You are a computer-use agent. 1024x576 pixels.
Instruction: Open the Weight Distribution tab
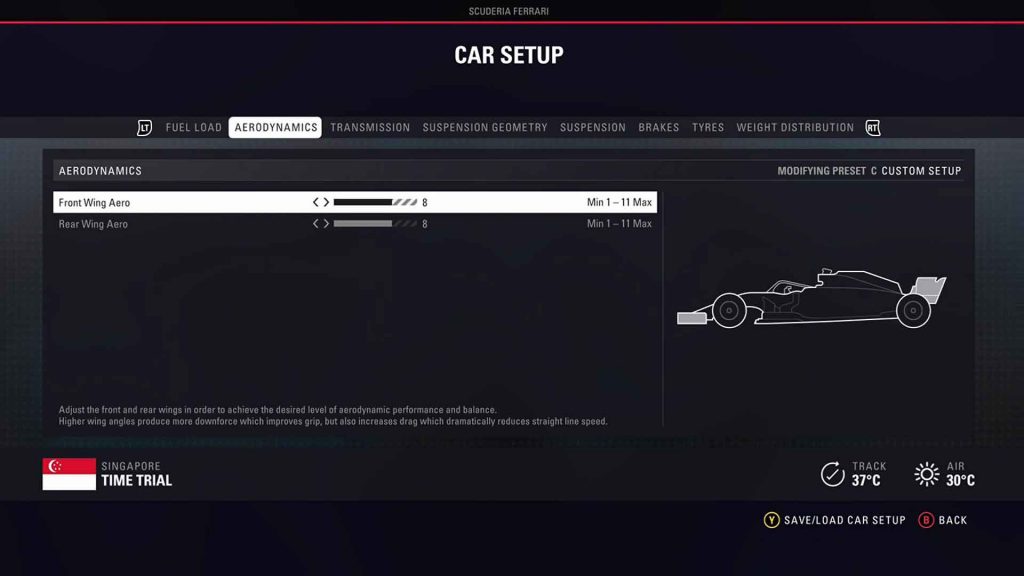(795, 128)
